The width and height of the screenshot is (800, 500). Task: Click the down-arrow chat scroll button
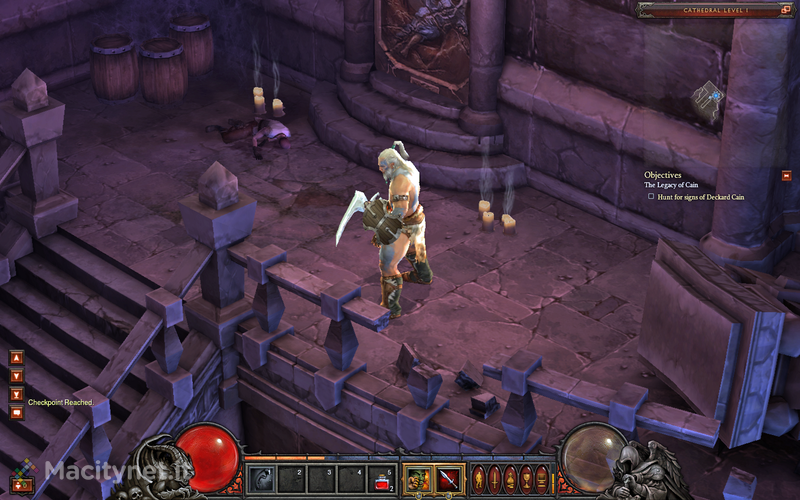pos(16,376)
